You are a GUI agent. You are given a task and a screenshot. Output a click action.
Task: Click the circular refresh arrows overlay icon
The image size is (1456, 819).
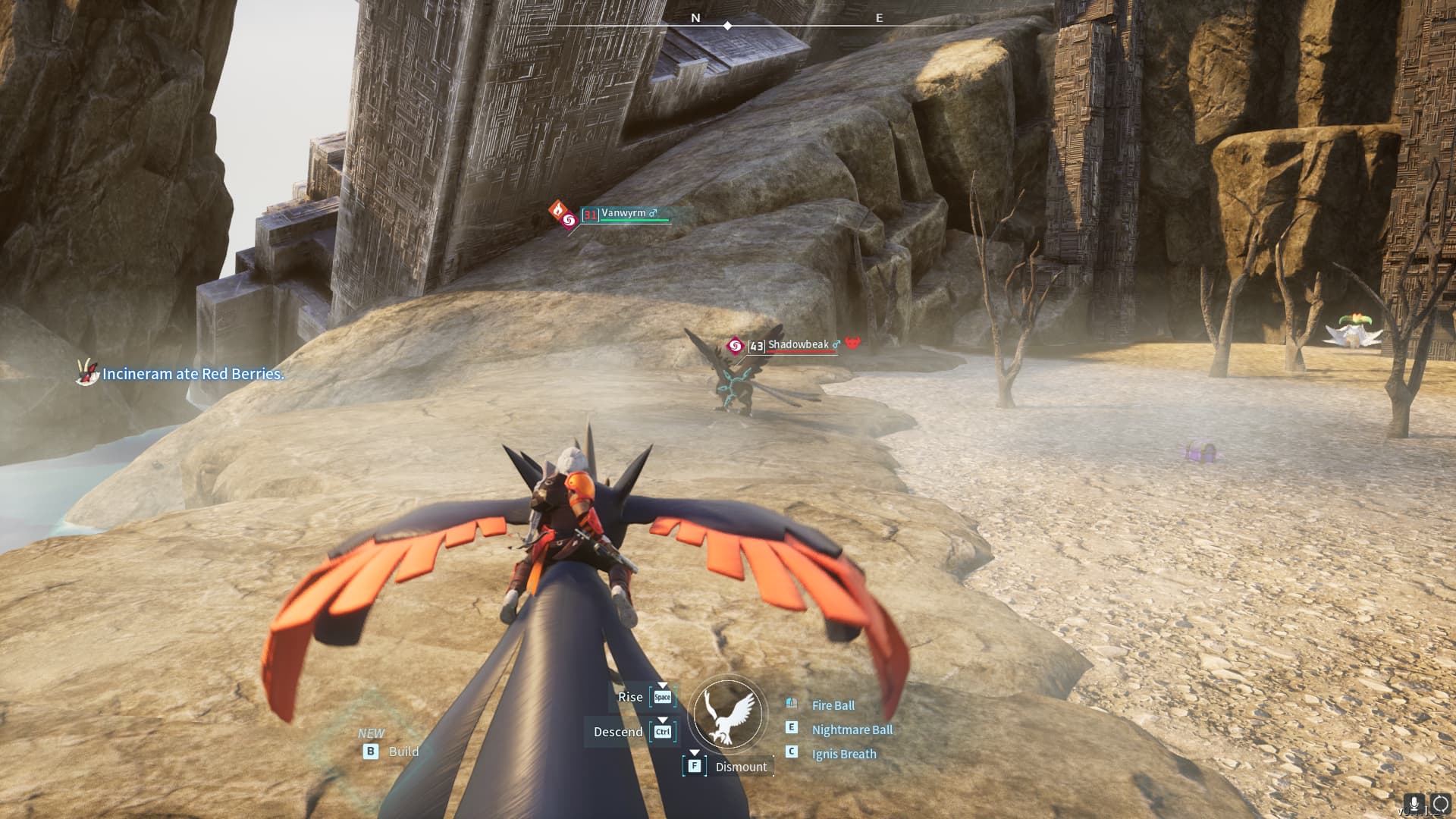tap(1440, 803)
